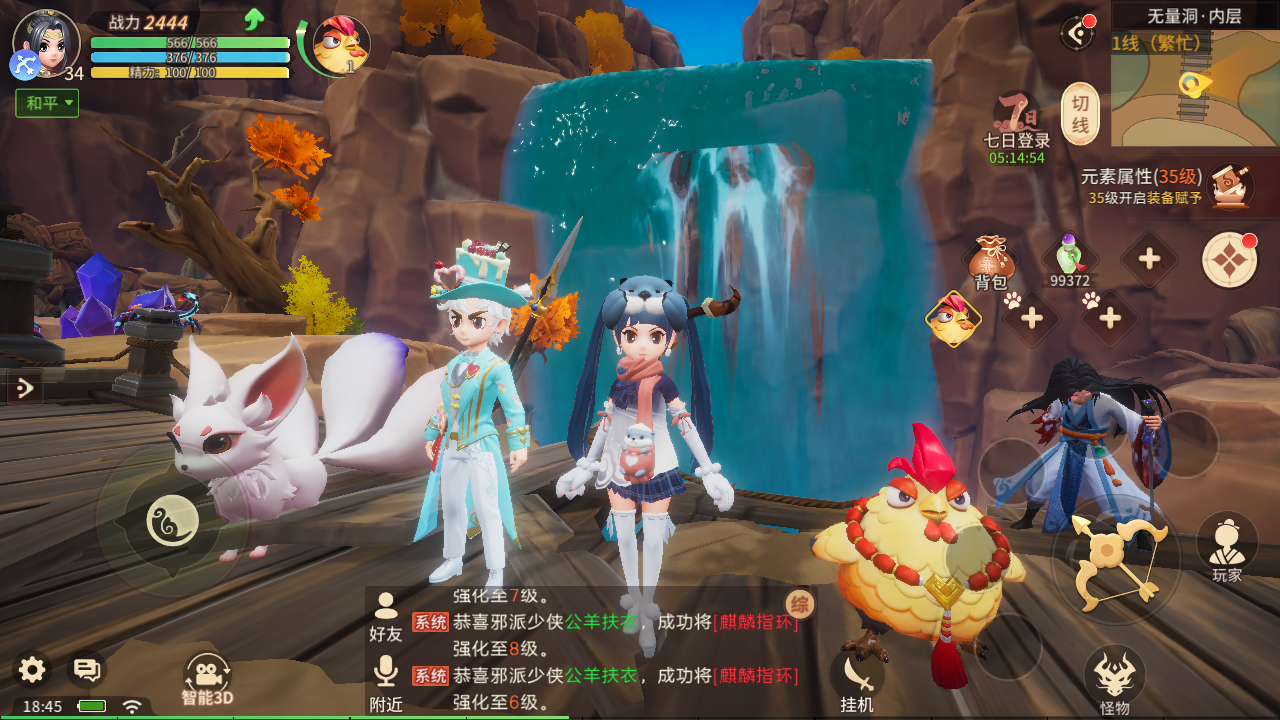Open the 背包 backpack bag
The height and width of the screenshot is (720, 1280).
coord(991,263)
